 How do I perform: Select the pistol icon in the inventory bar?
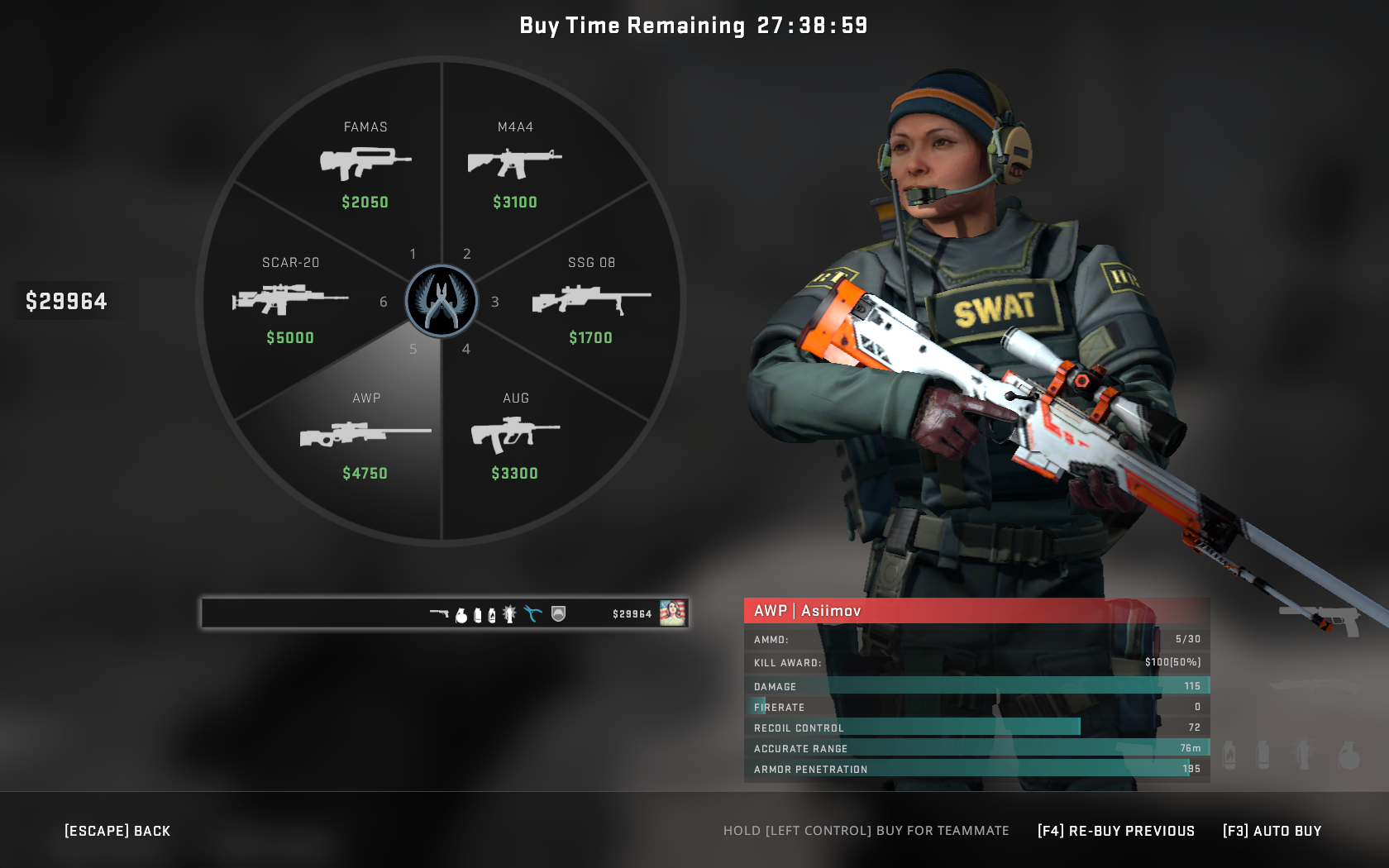[x=439, y=613]
